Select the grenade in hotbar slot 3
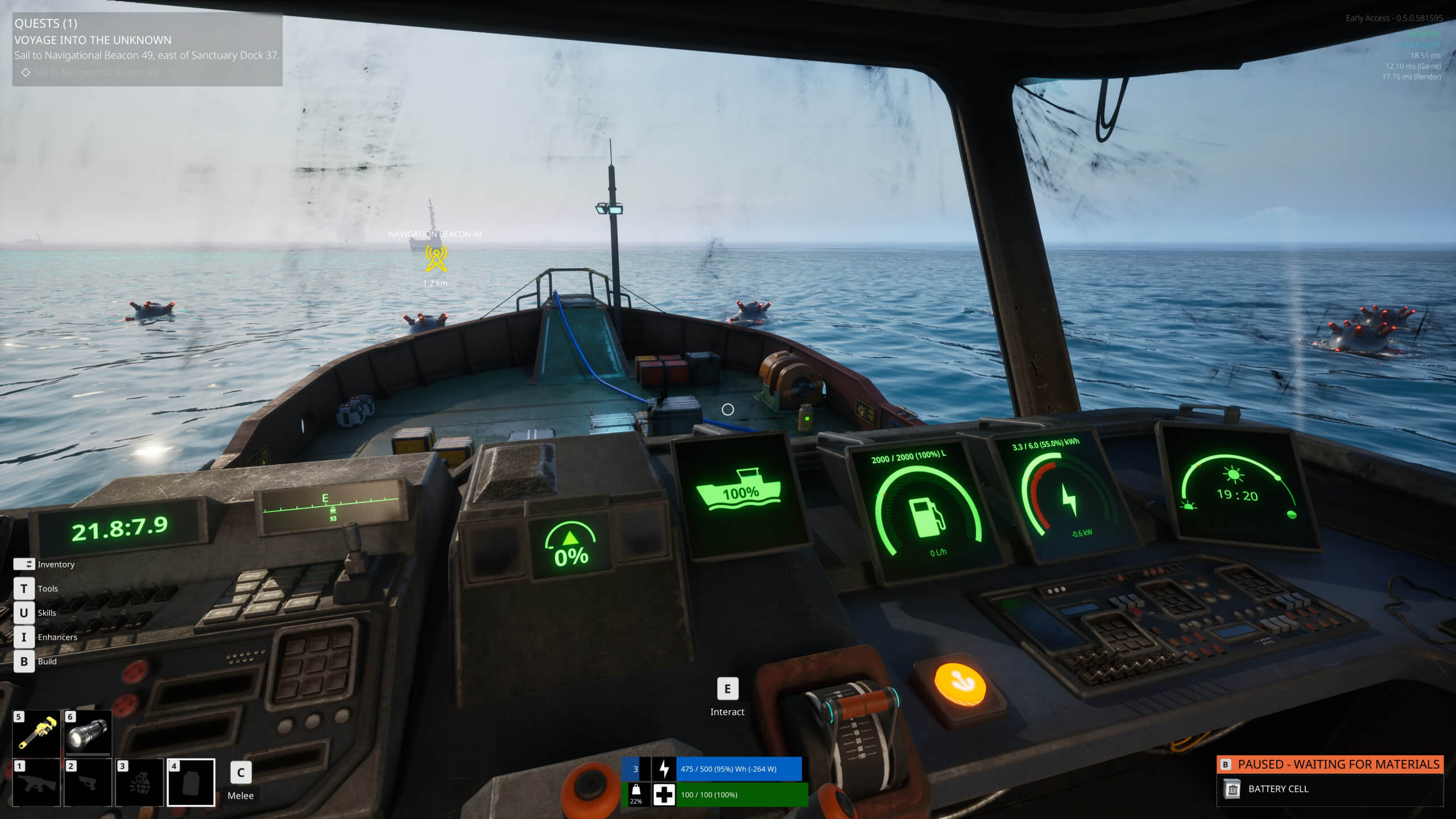 click(141, 786)
